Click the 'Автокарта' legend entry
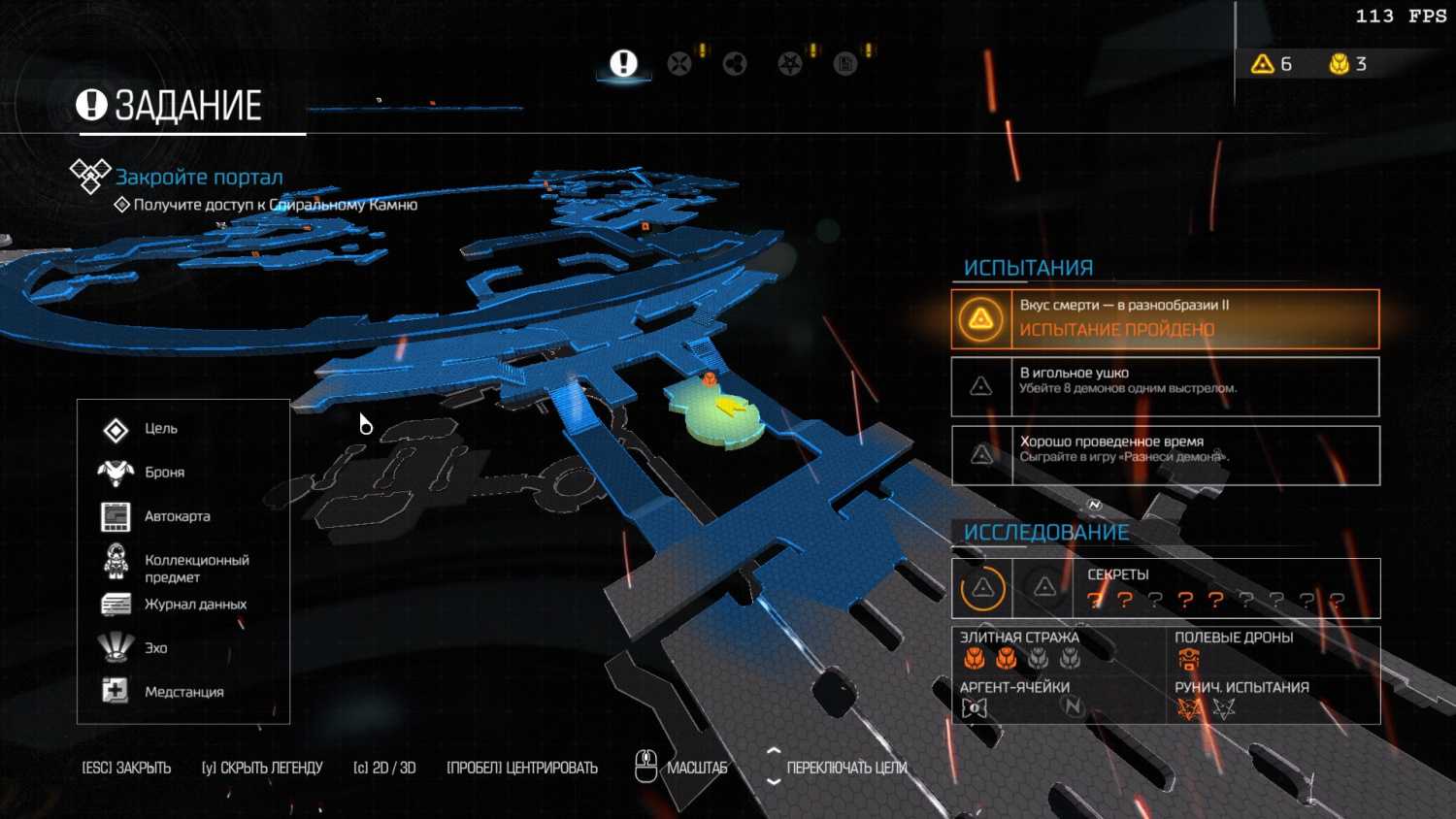The height and width of the screenshot is (819, 1456). click(177, 516)
